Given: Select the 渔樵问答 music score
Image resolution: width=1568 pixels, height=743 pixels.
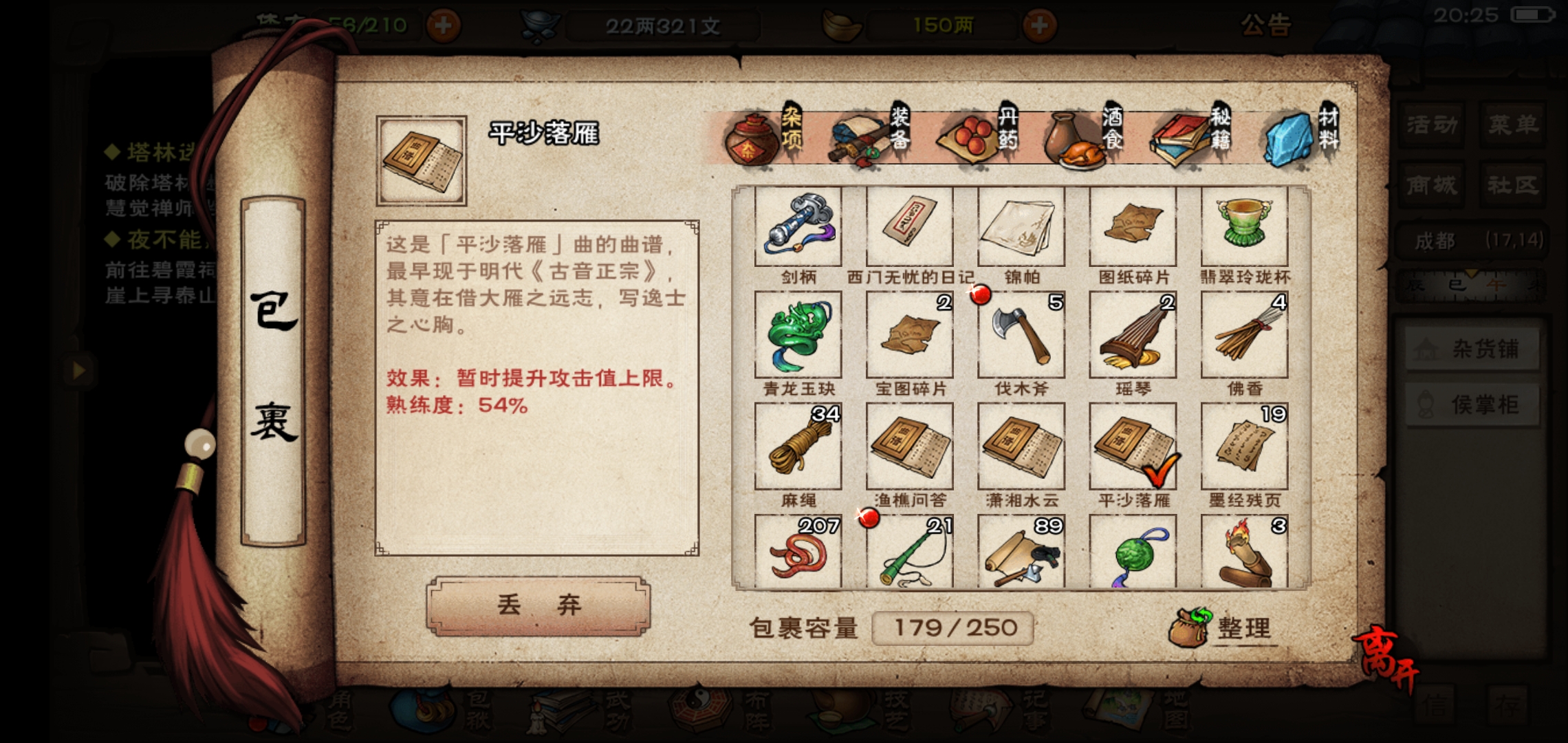Looking at the screenshot, I should click(x=909, y=447).
